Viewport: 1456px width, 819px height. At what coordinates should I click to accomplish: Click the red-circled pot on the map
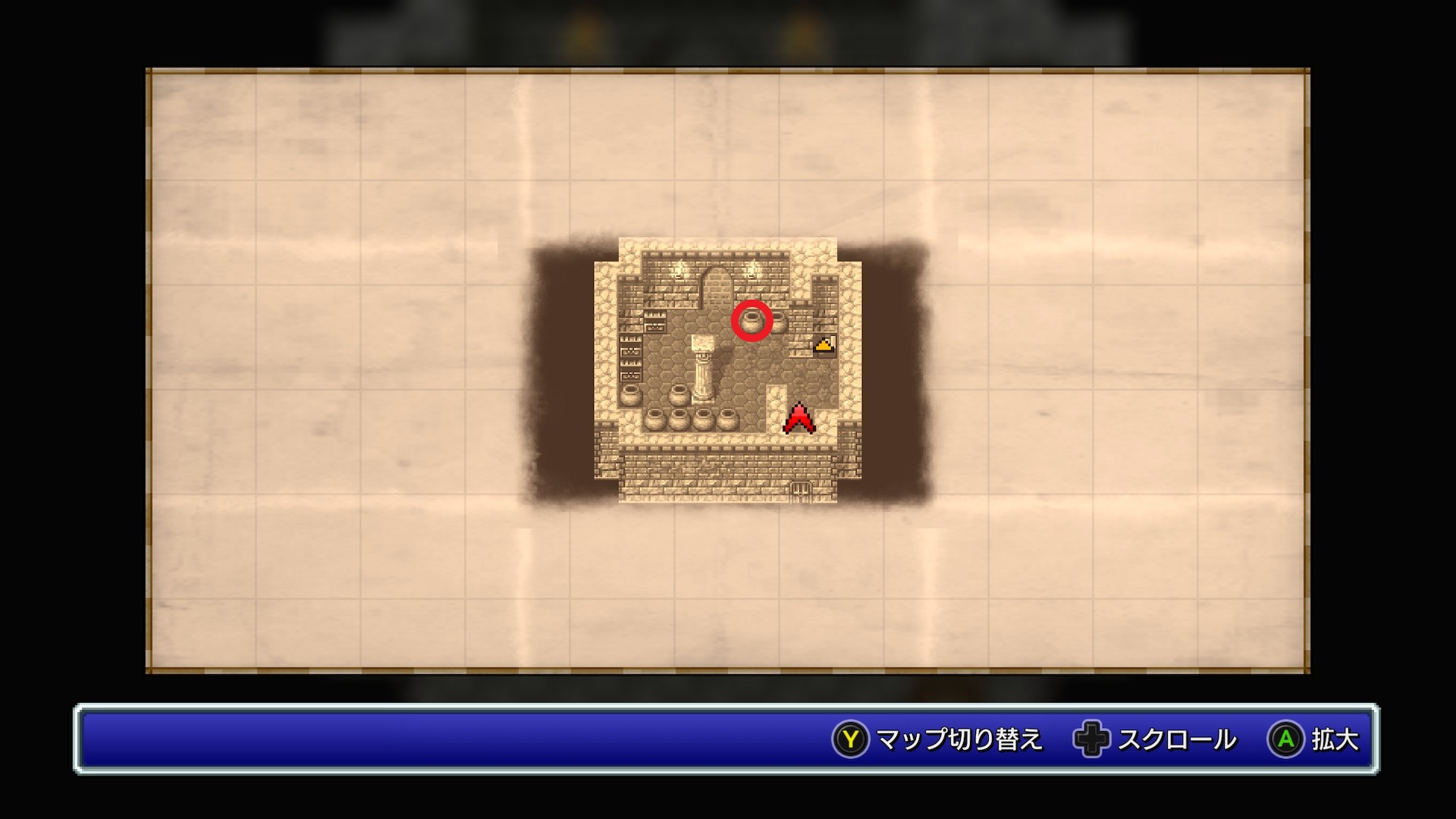(x=752, y=321)
